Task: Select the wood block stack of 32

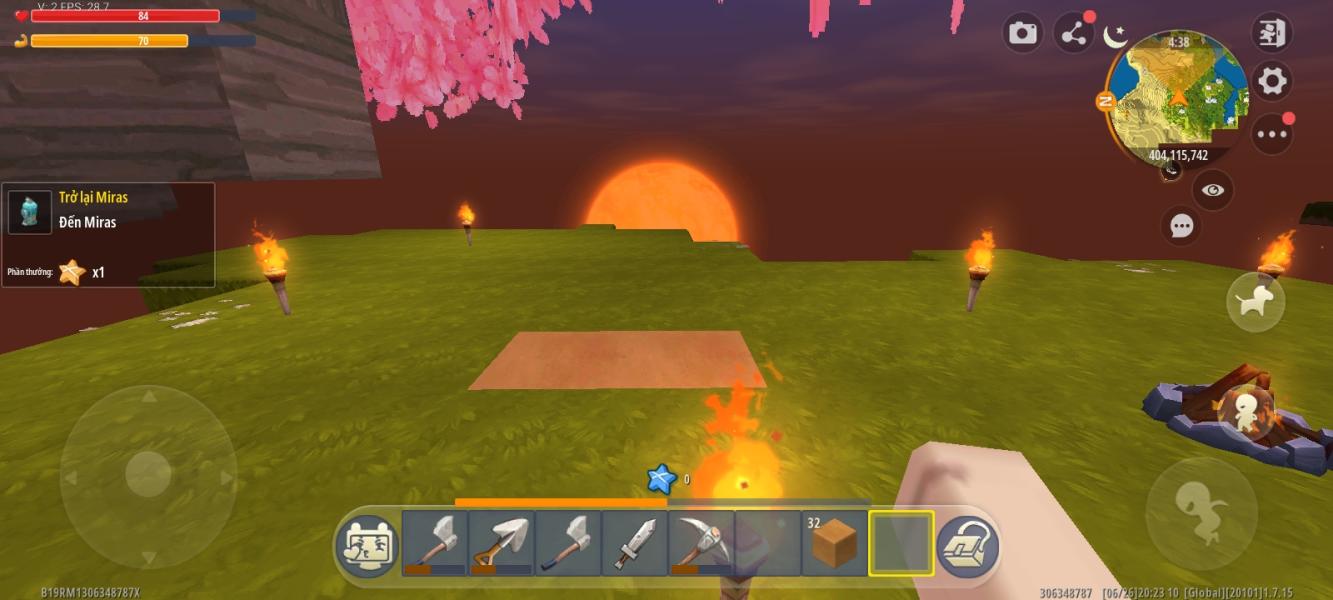Action: pyautogui.click(x=834, y=543)
